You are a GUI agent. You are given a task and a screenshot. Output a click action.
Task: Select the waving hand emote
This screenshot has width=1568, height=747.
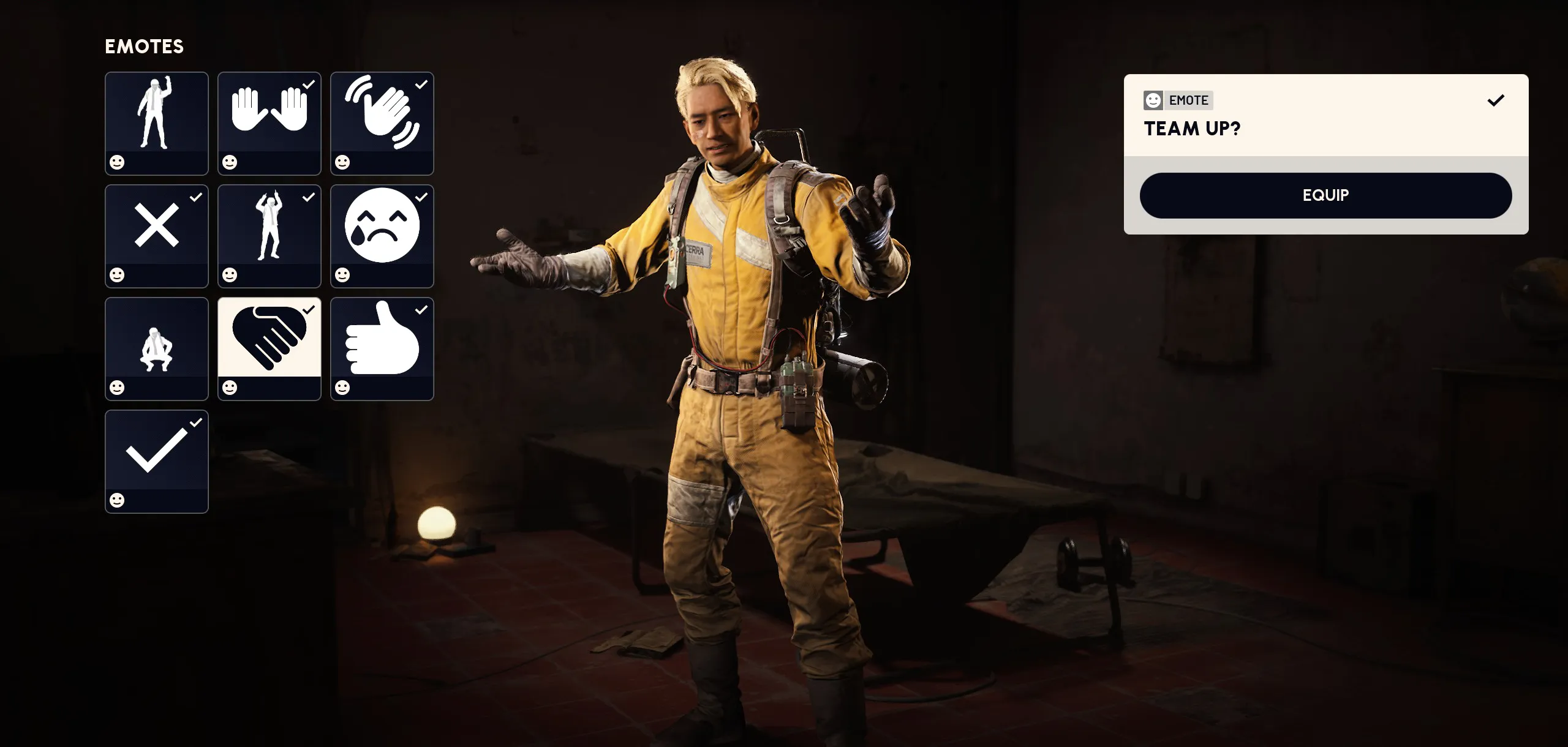[x=382, y=122]
